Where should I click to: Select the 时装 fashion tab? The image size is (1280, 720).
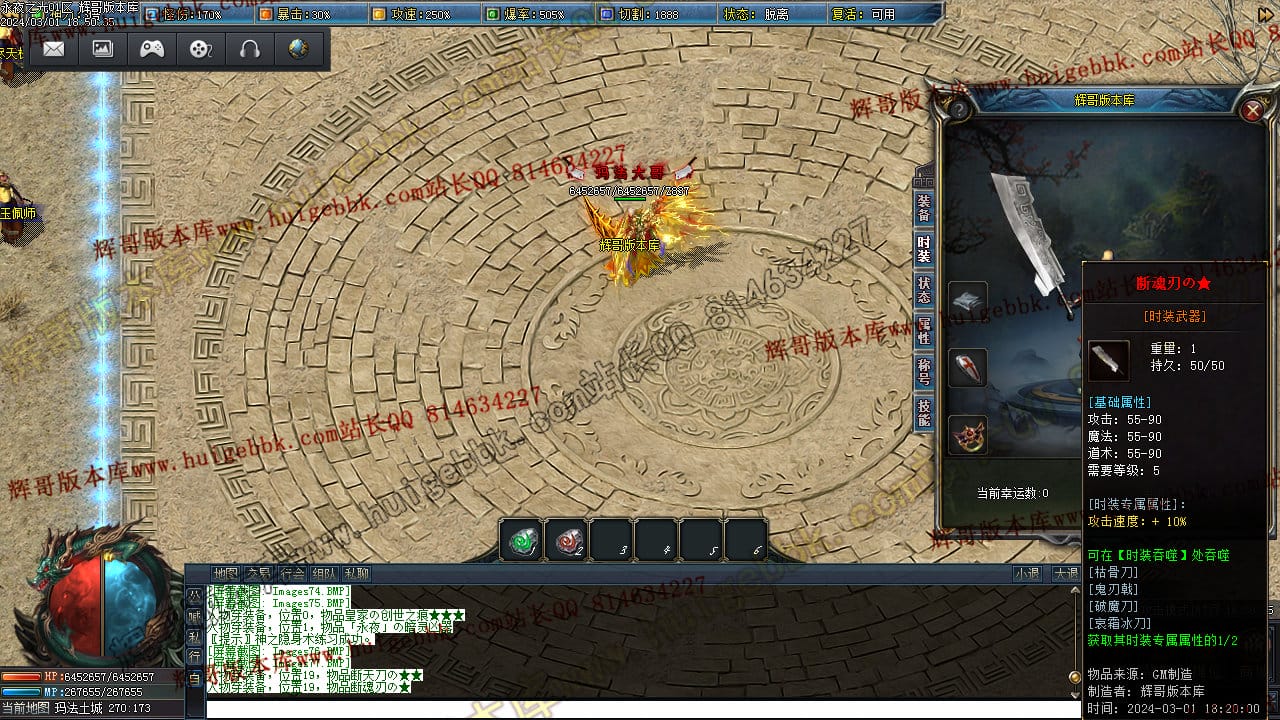point(924,249)
